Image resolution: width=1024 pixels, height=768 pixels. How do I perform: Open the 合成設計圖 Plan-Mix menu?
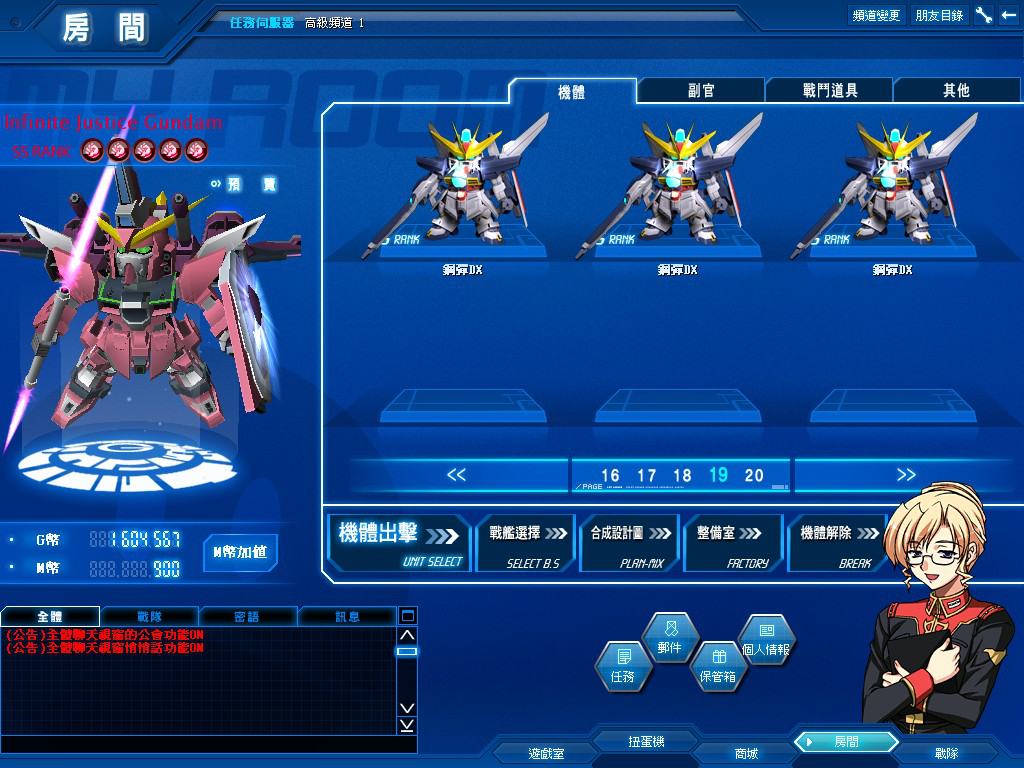629,543
